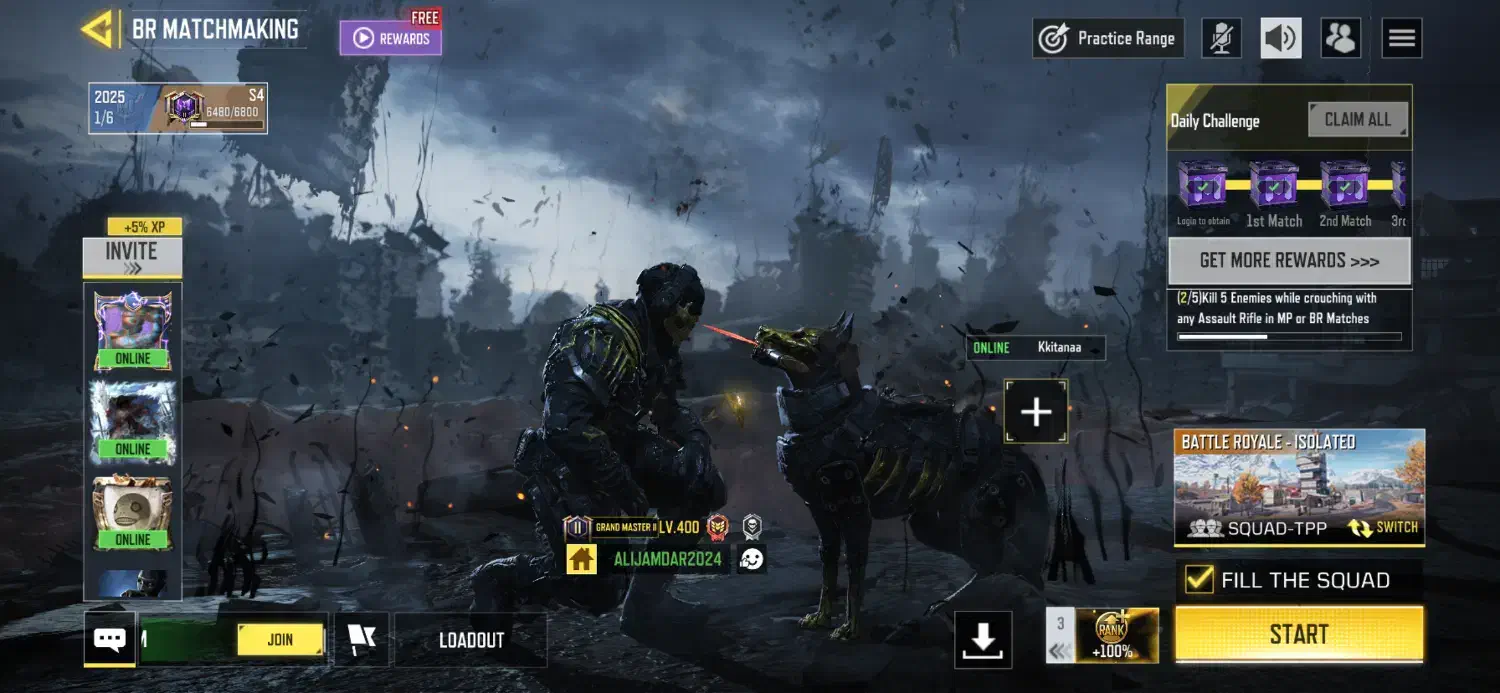1500x693 pixels.
Task: Toggle the speaker sound icon
Action: pos(1281,39)
